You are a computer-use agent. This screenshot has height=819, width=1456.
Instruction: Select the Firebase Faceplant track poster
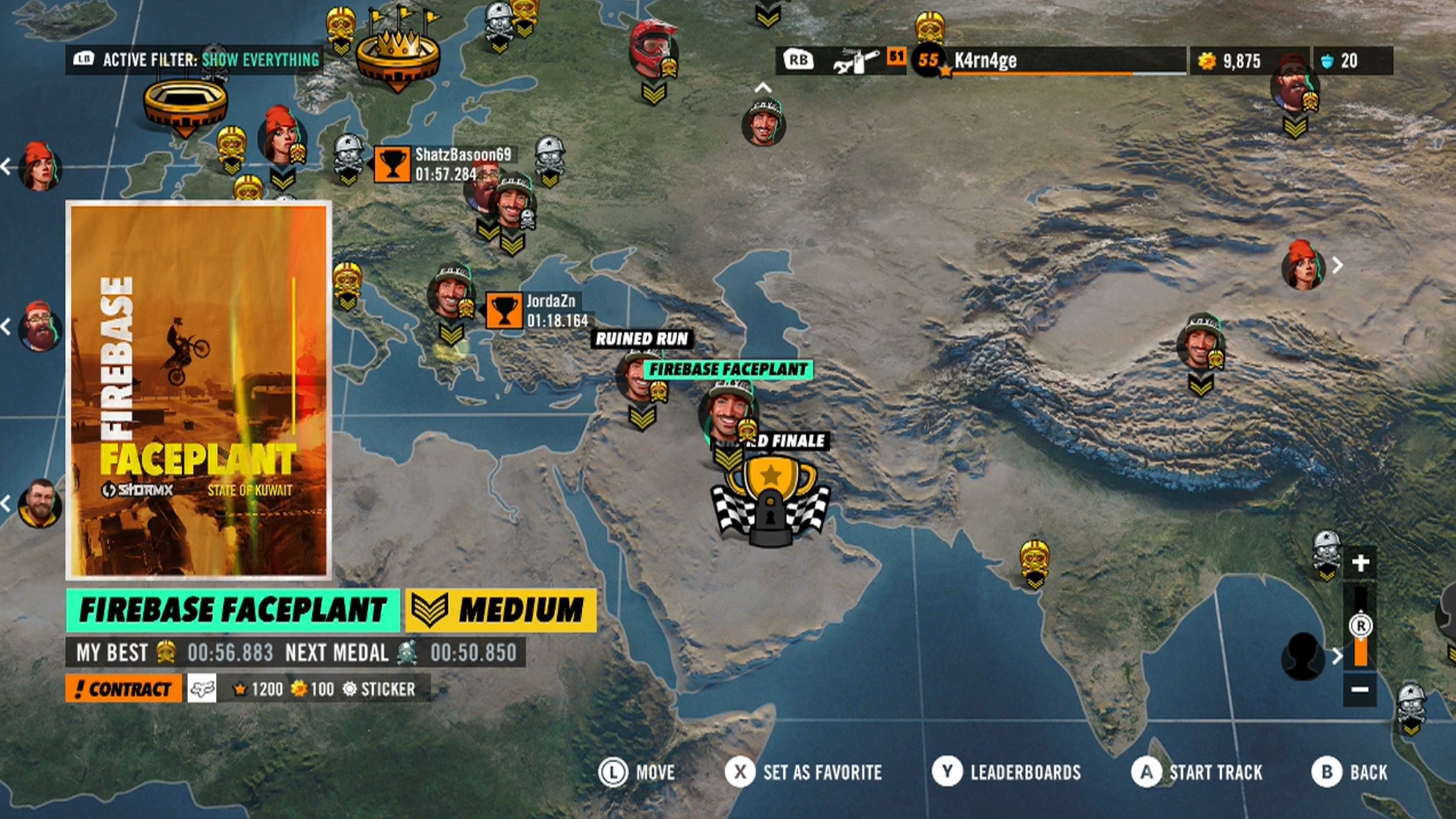[198, 390]
